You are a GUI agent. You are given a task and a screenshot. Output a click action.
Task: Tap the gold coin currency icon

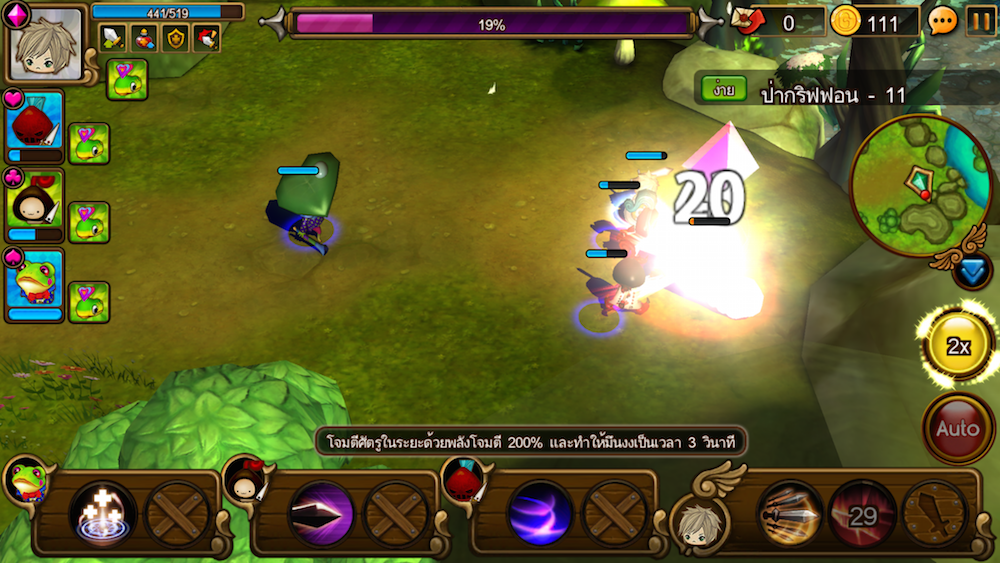point(846,21)
